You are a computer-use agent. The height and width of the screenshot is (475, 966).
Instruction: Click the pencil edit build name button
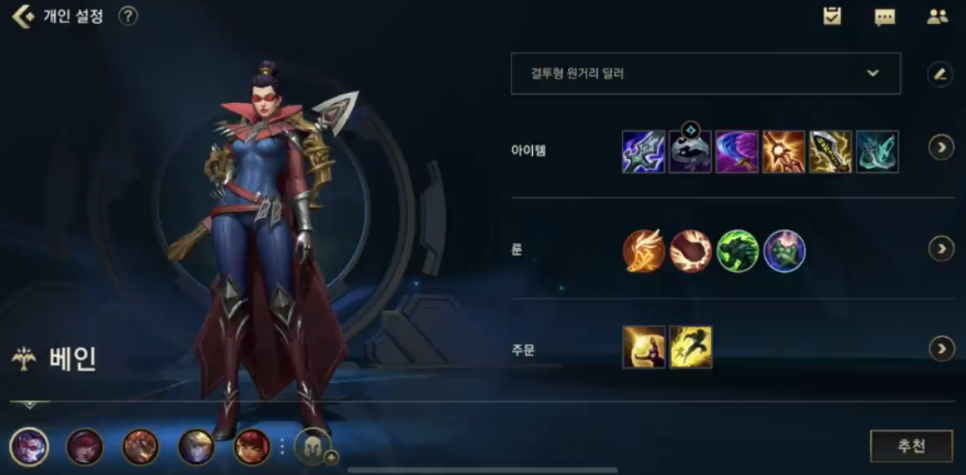[x=938, y=73]
